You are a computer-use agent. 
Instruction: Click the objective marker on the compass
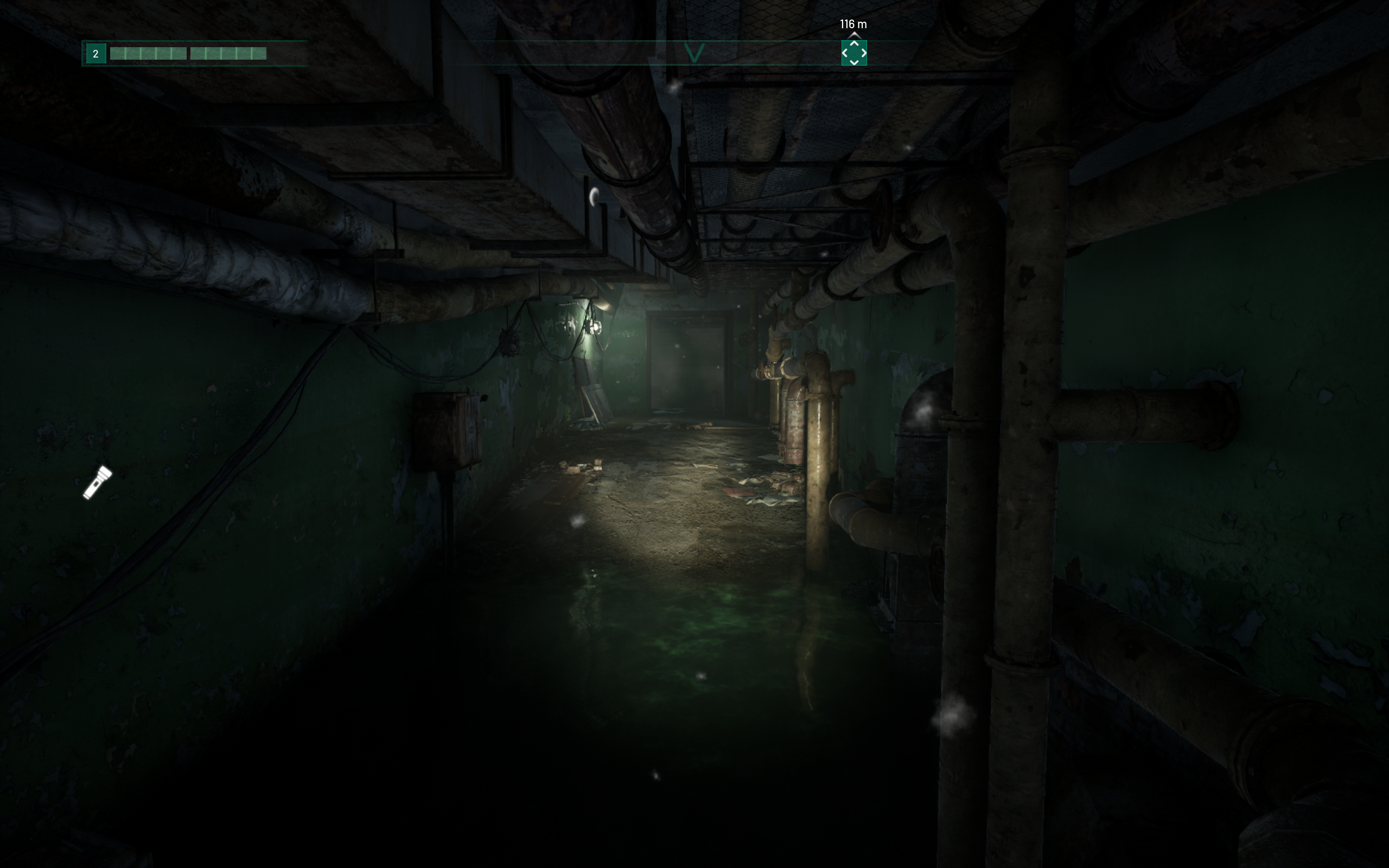853,53
